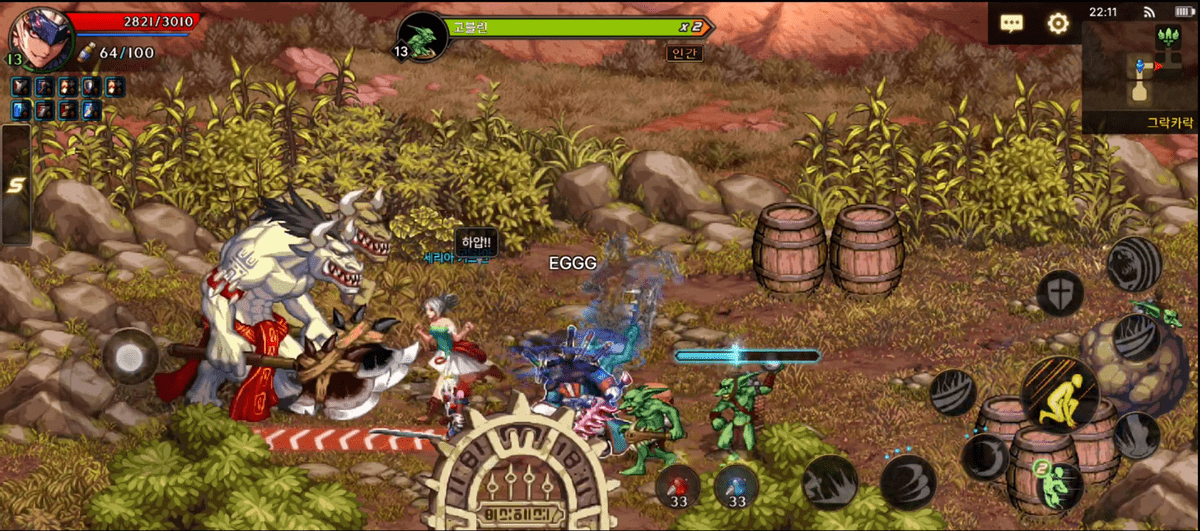Use the blue MP potion
This screenshot has width=1200, height=531.
[737, 488]
